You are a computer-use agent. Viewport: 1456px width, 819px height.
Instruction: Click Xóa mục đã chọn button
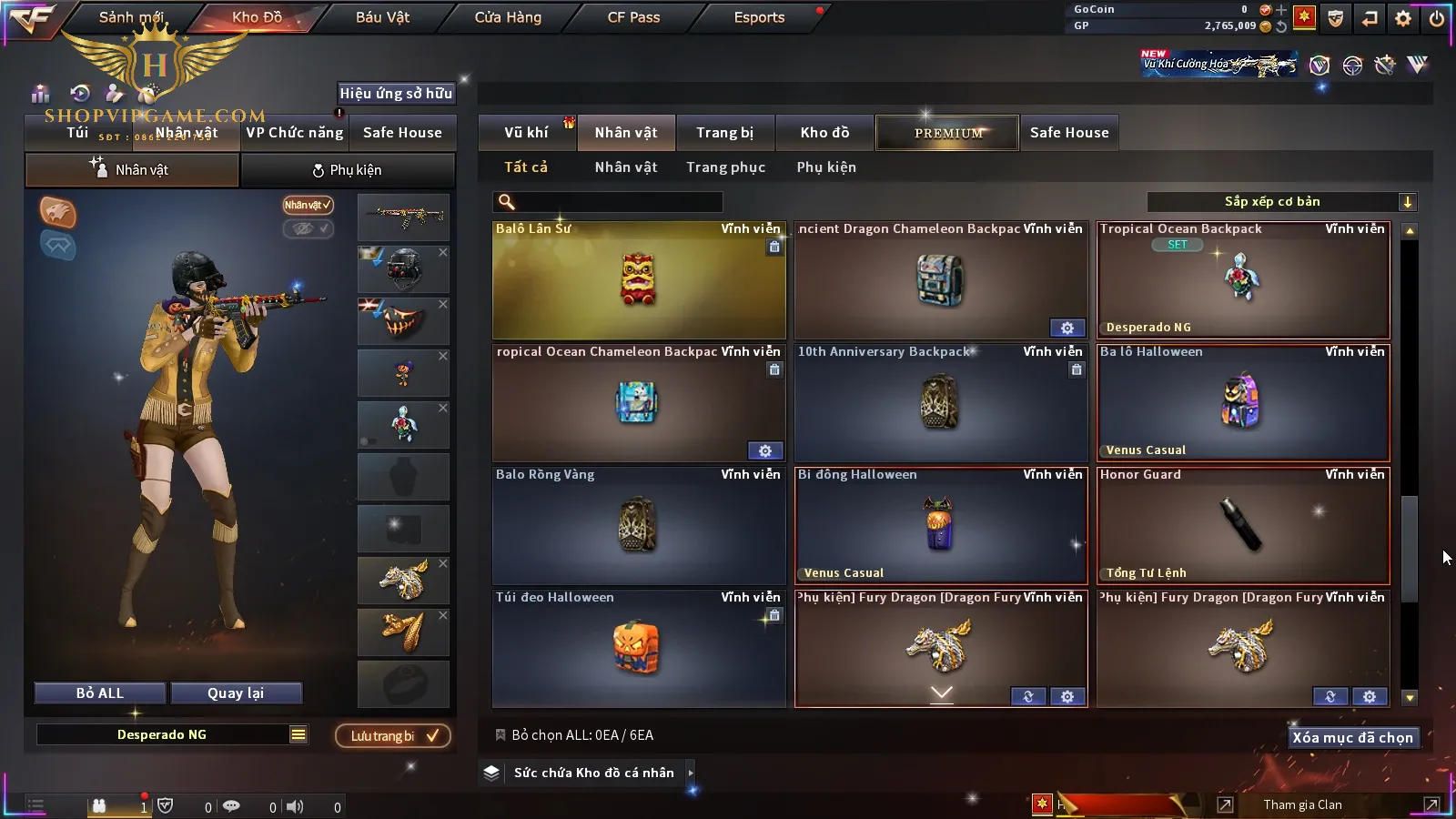pyautogui.click(x=1352, y=738)
